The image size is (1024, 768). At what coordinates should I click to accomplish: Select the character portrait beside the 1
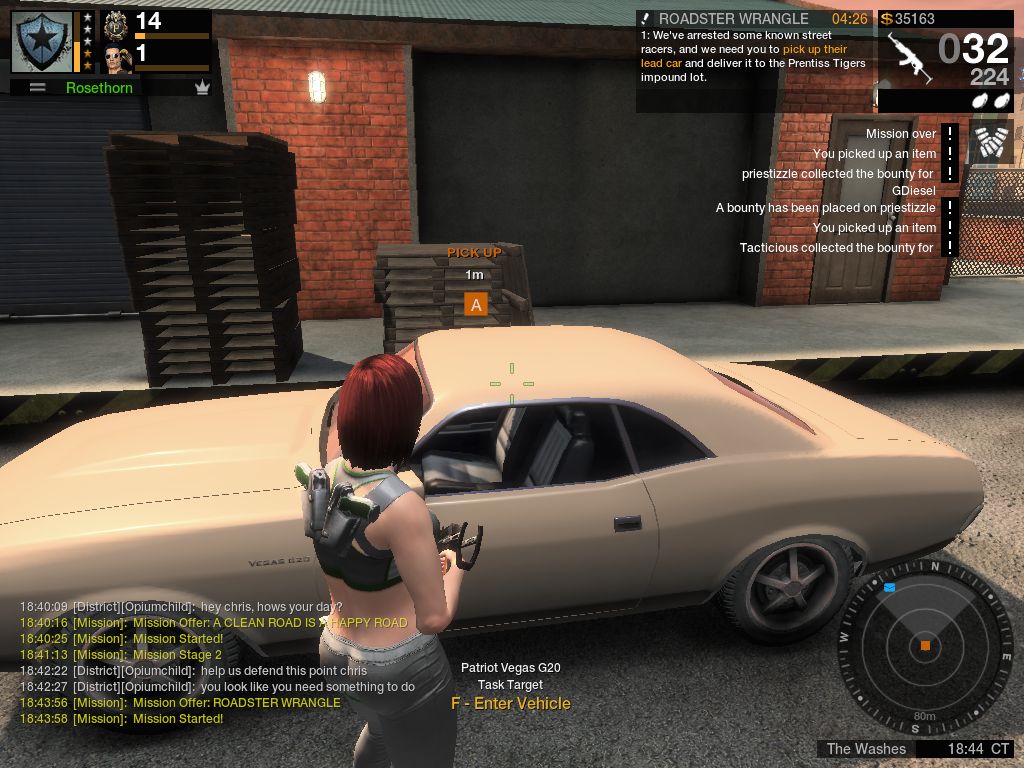click(118, 58)
